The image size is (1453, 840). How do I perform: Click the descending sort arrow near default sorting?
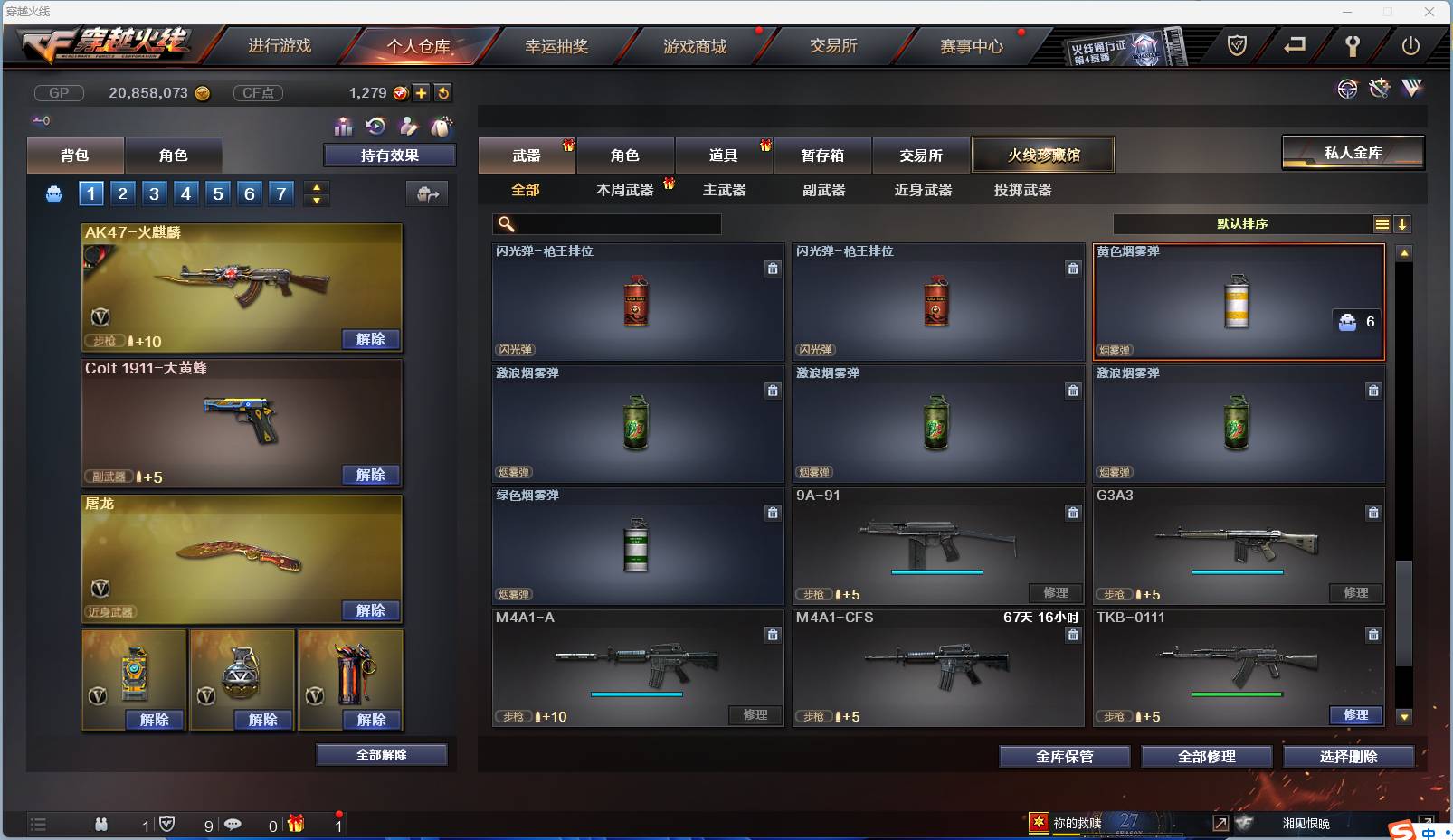1403,223
